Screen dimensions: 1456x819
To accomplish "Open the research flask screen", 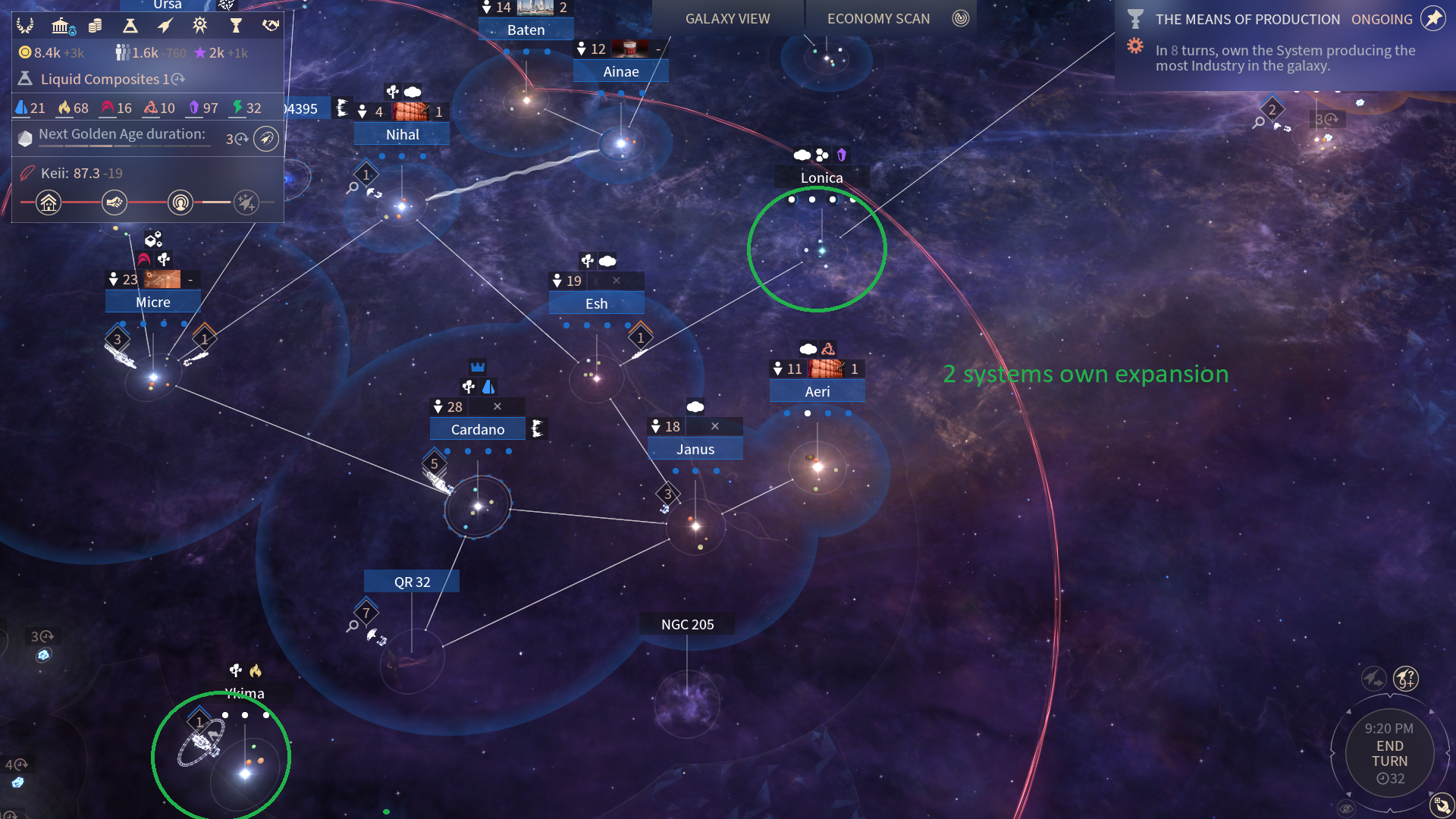I will (x=130, y=26).
